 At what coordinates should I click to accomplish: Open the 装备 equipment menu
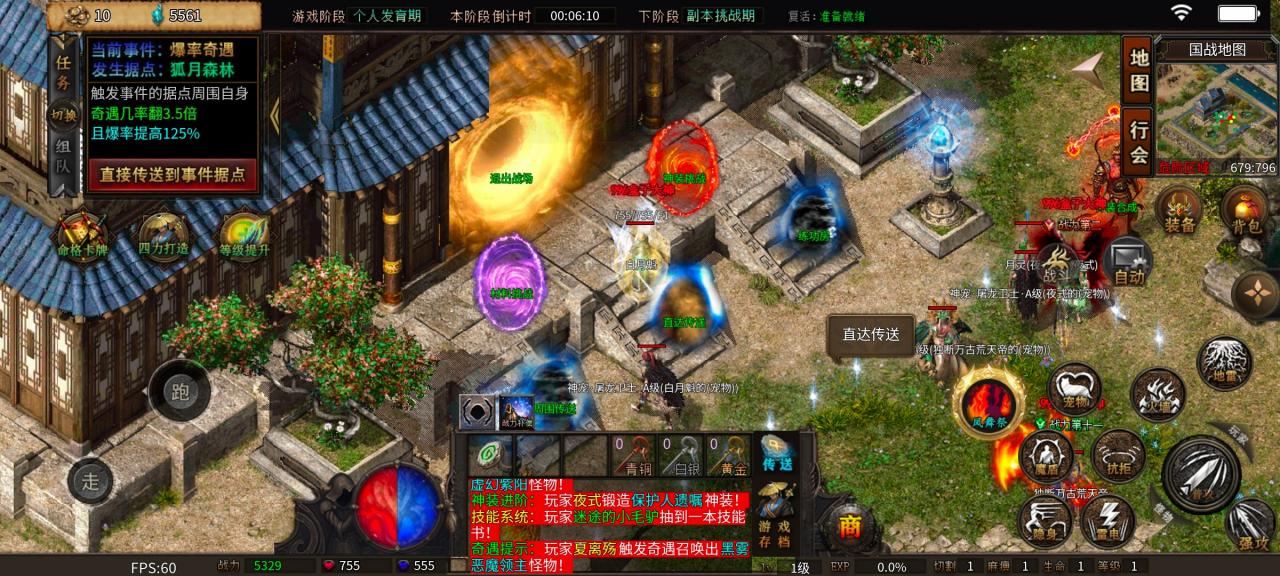click(x=1179, y=211)
